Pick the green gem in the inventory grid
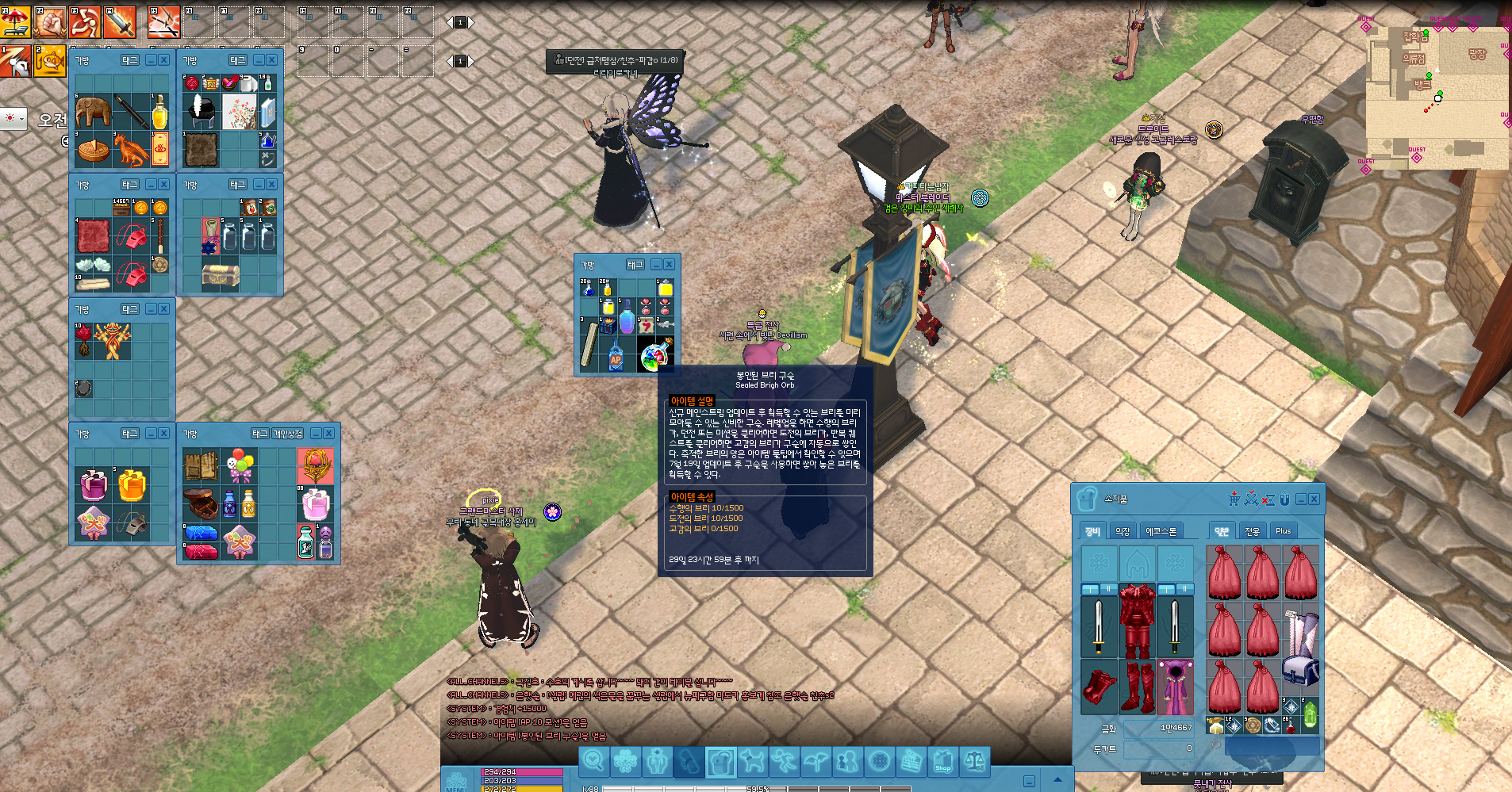Screen dimensions: 1512x792 click(1310, 715)
